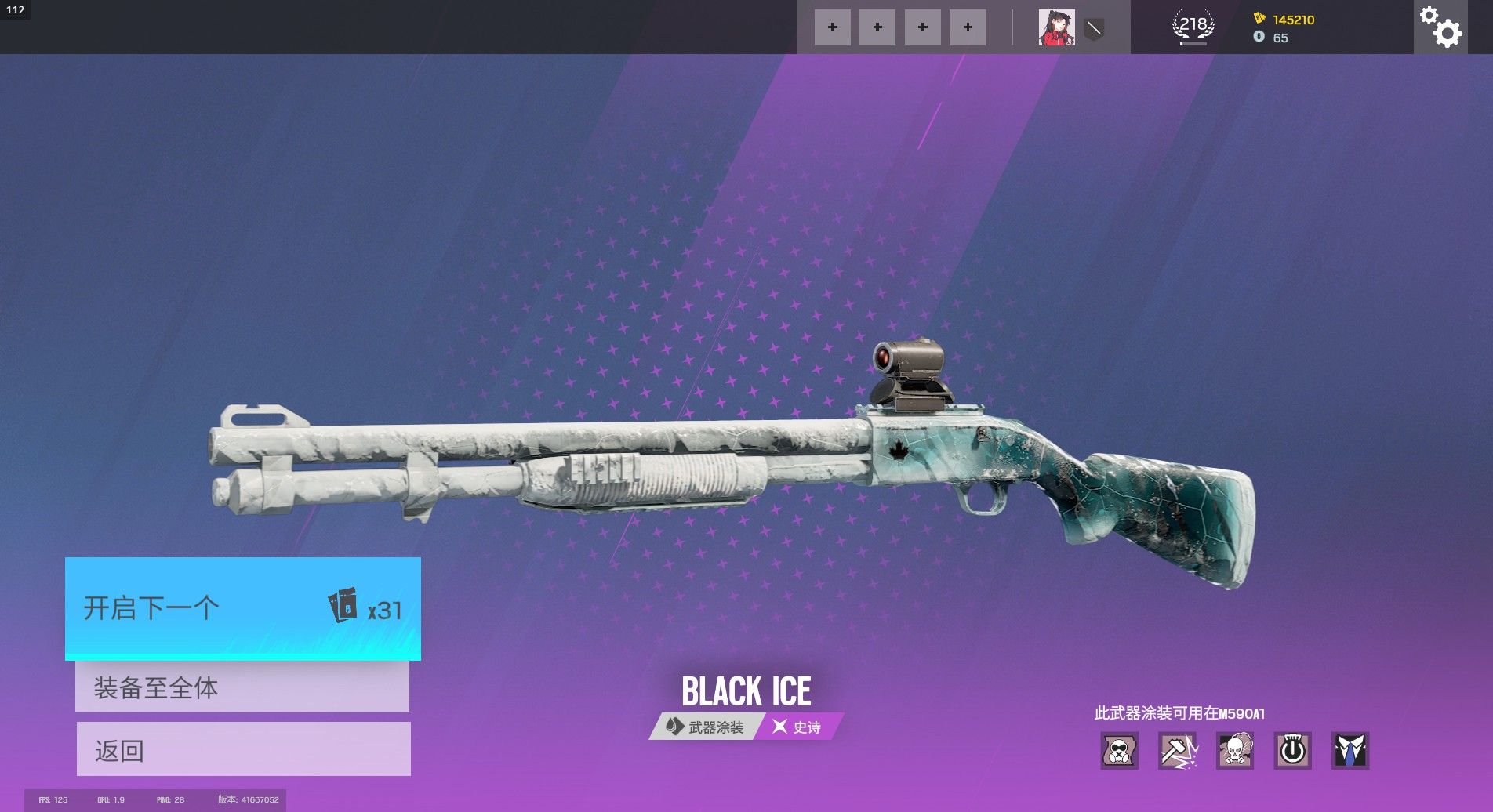Select the Mute crossed-mouth operator icon
The image size is (1493, 812).
[1119, 751]
